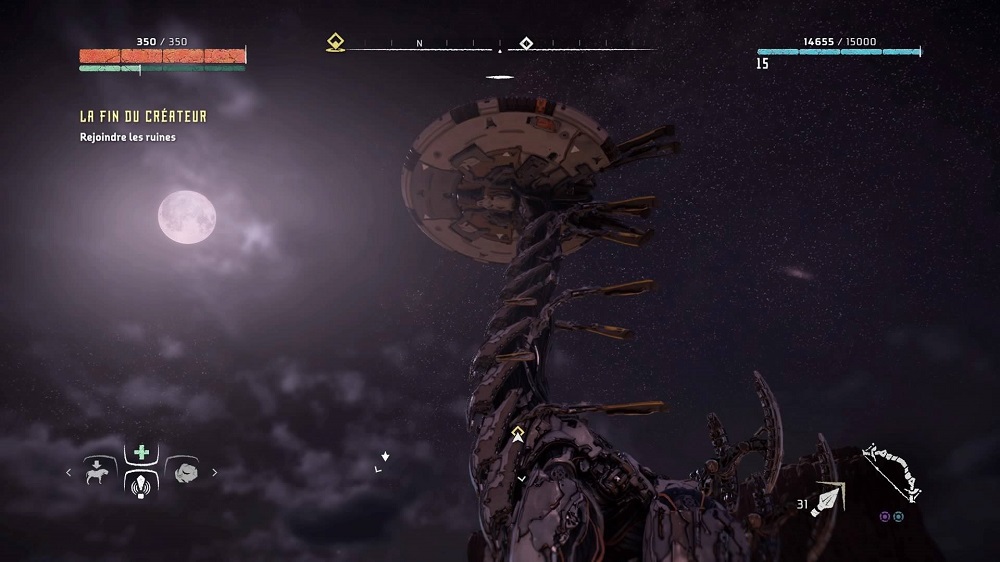Open the 'La fin du créateur' quest tracker
1000x562 pixels.
(x=143, y=117)
